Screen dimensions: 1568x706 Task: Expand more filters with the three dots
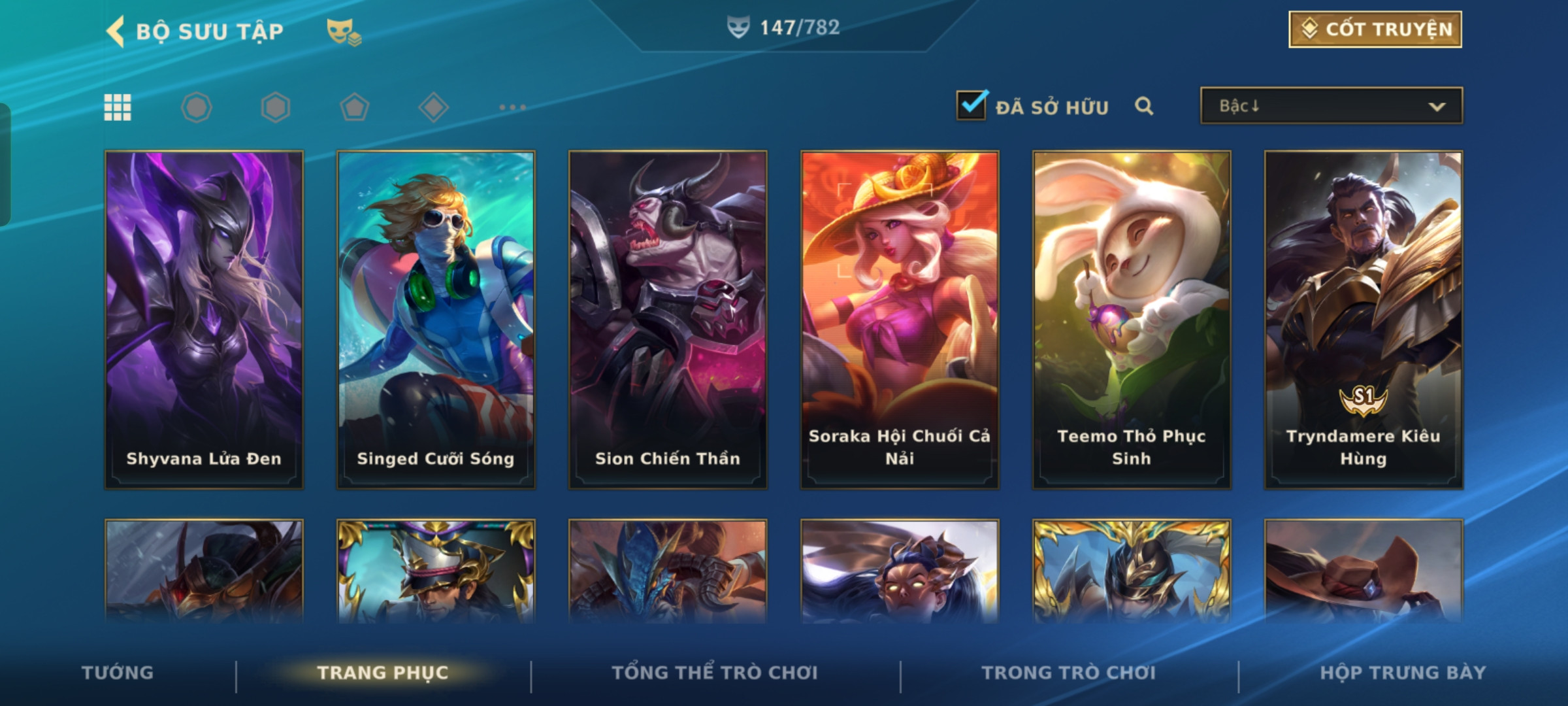point(512,107)
